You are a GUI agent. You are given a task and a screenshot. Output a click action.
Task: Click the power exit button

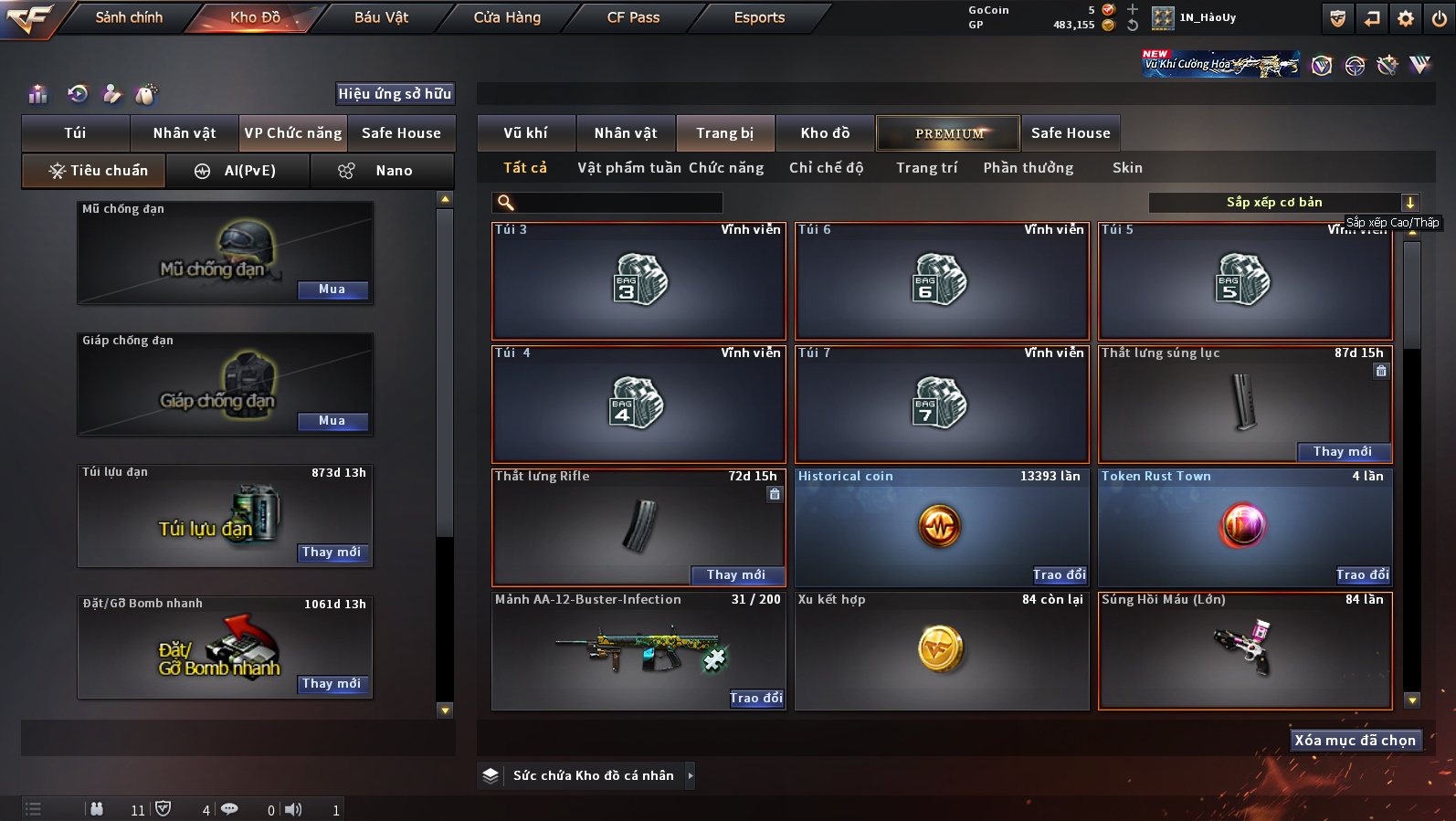coord(1440,18)
